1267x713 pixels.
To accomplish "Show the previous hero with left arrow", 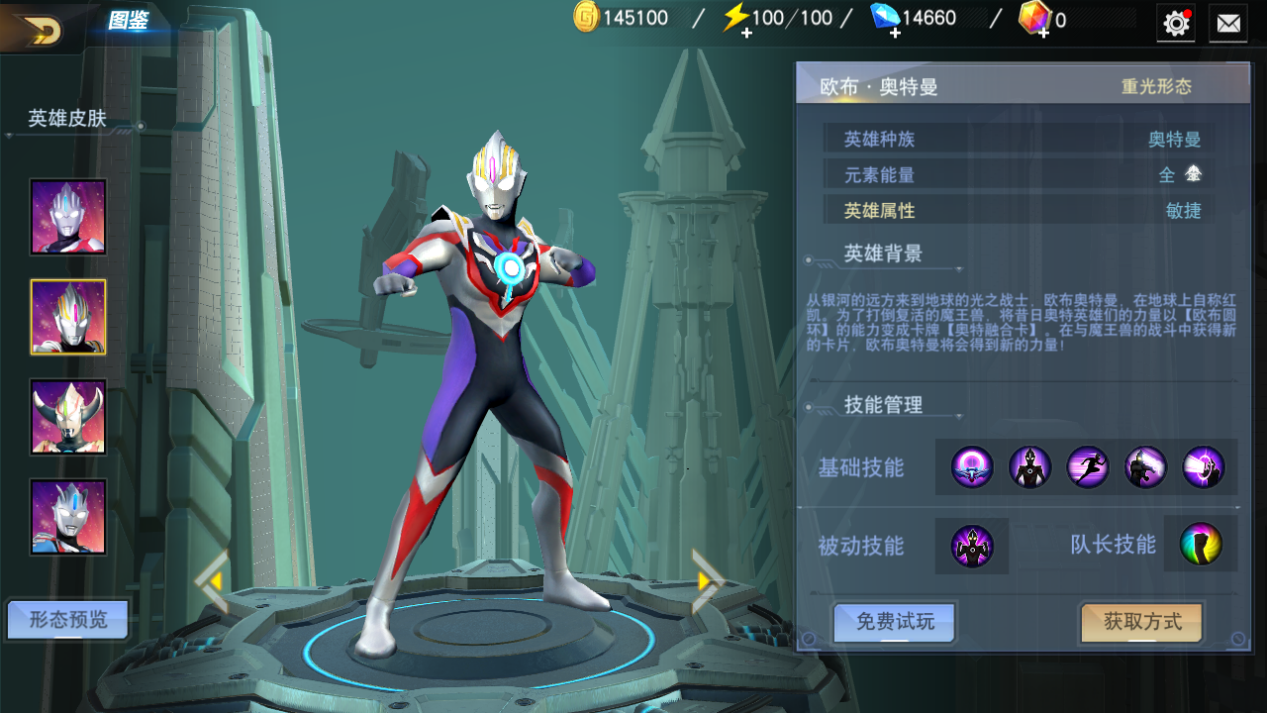I will click(x=212, y=580).
